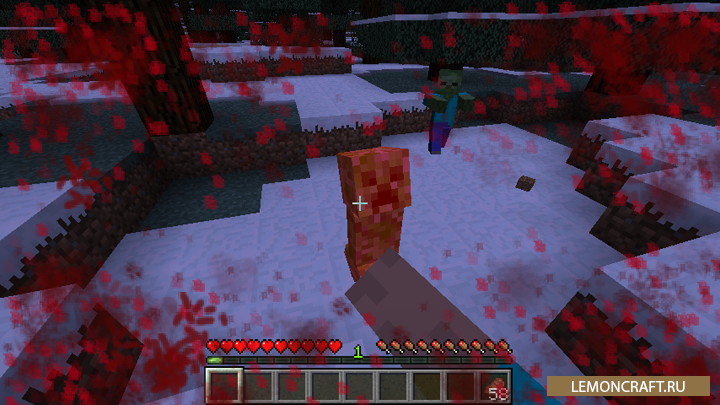Viewport: 720px width, 405px height.
Task: Select the highlighted first hotbar slot
Action: (x=224, y=386)
